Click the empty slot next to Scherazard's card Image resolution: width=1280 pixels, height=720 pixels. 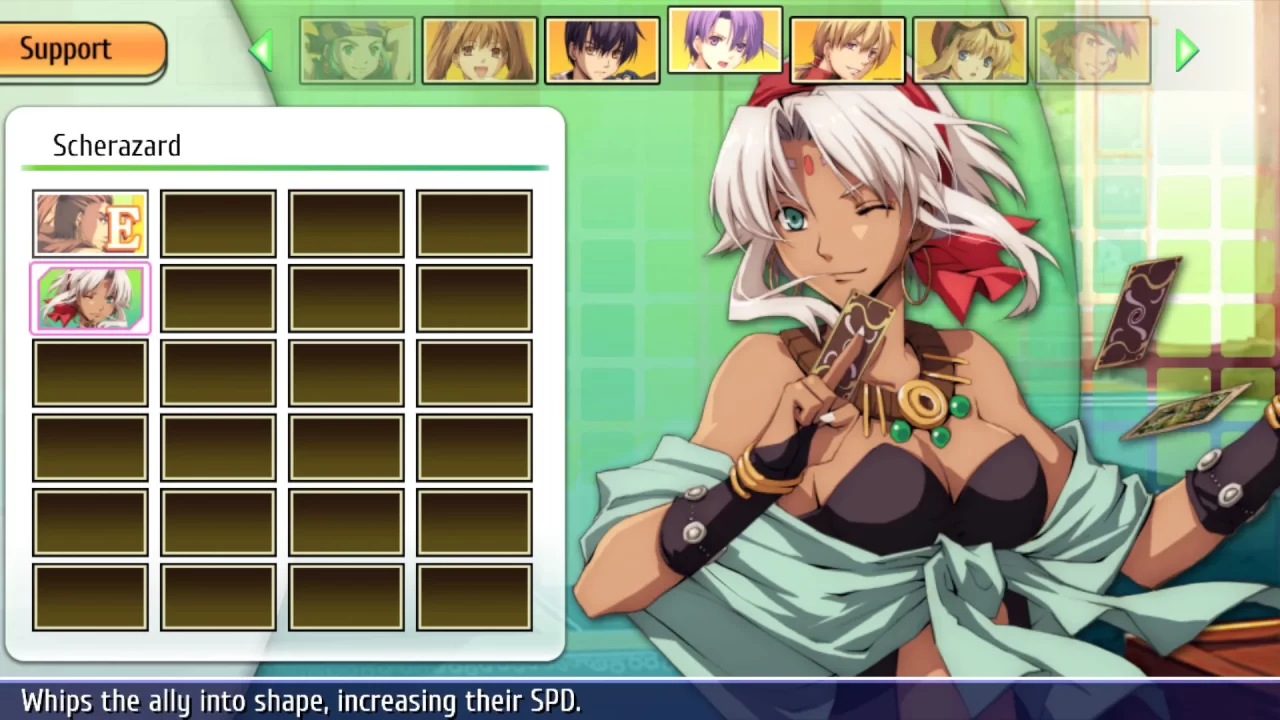click(217, 298)
